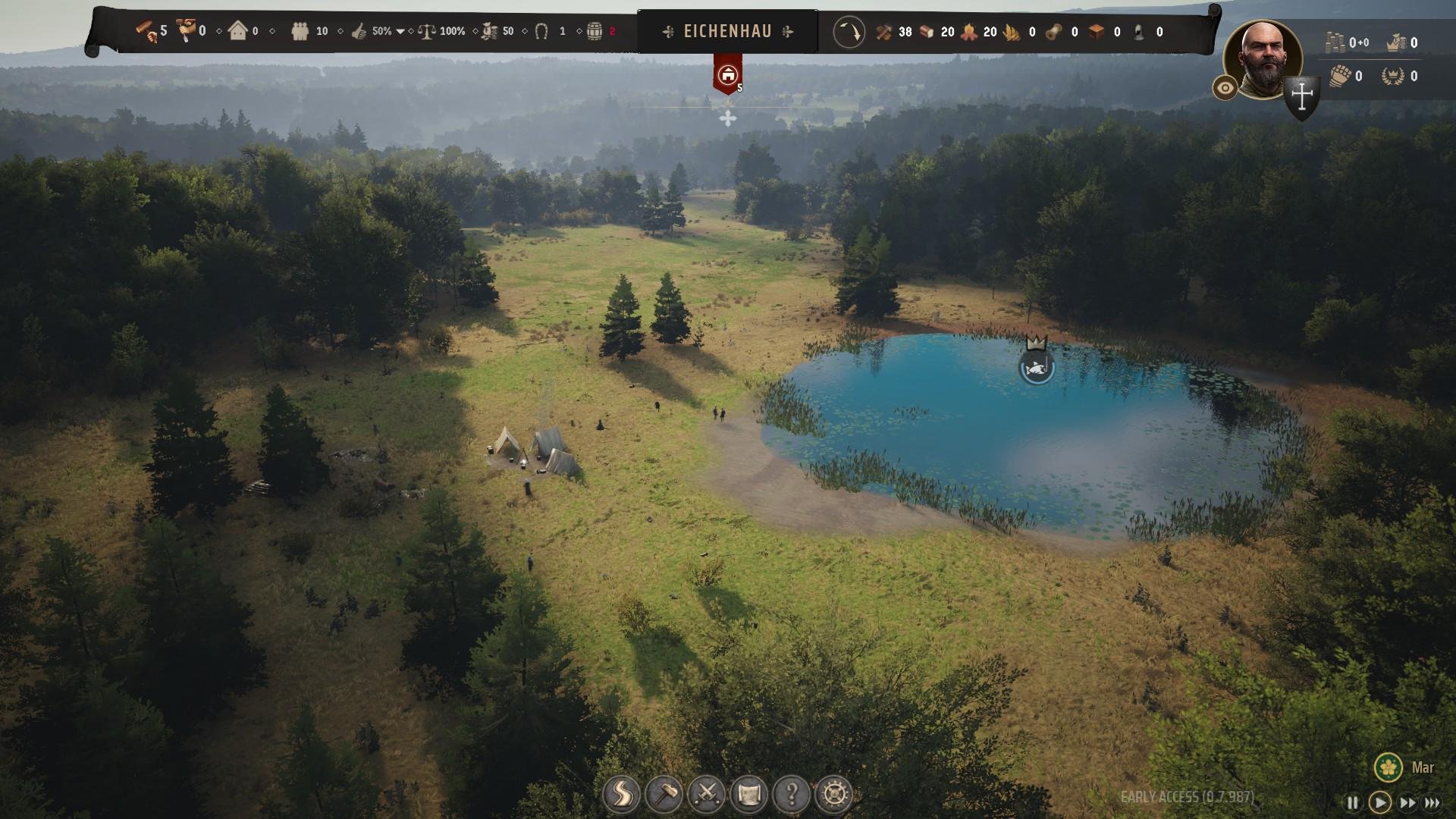Open the approval 50% dropdown arrow
1456x819 pixels.
tap(400, 32)
